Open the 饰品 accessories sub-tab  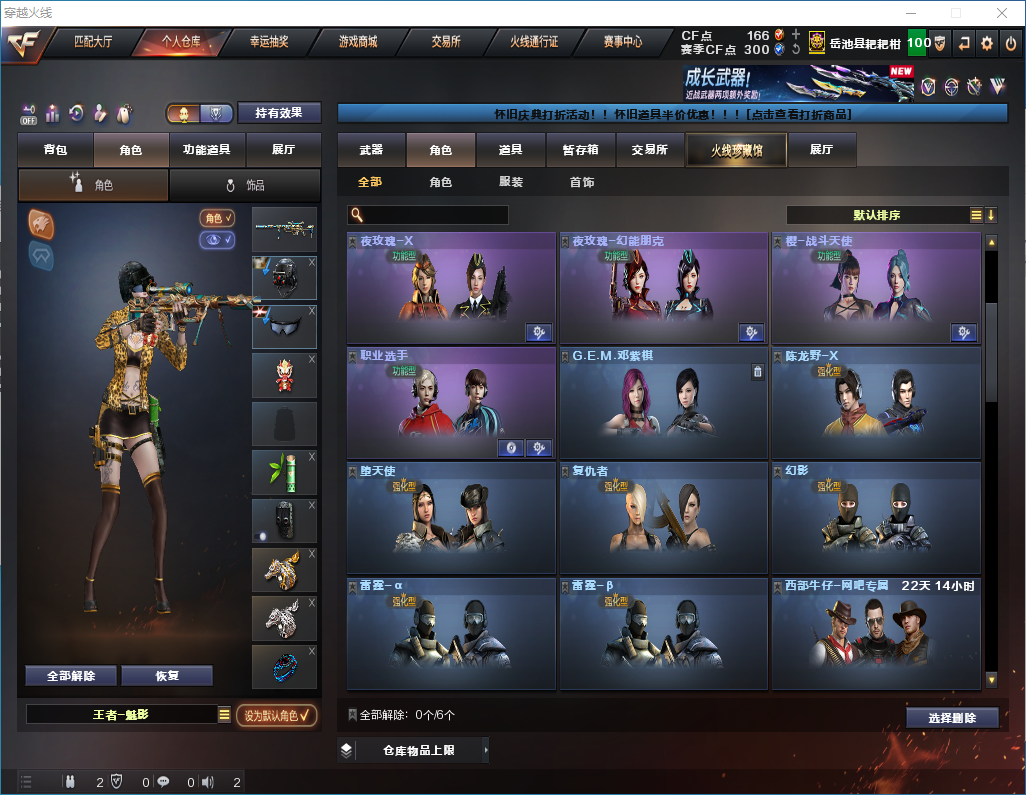245,185
